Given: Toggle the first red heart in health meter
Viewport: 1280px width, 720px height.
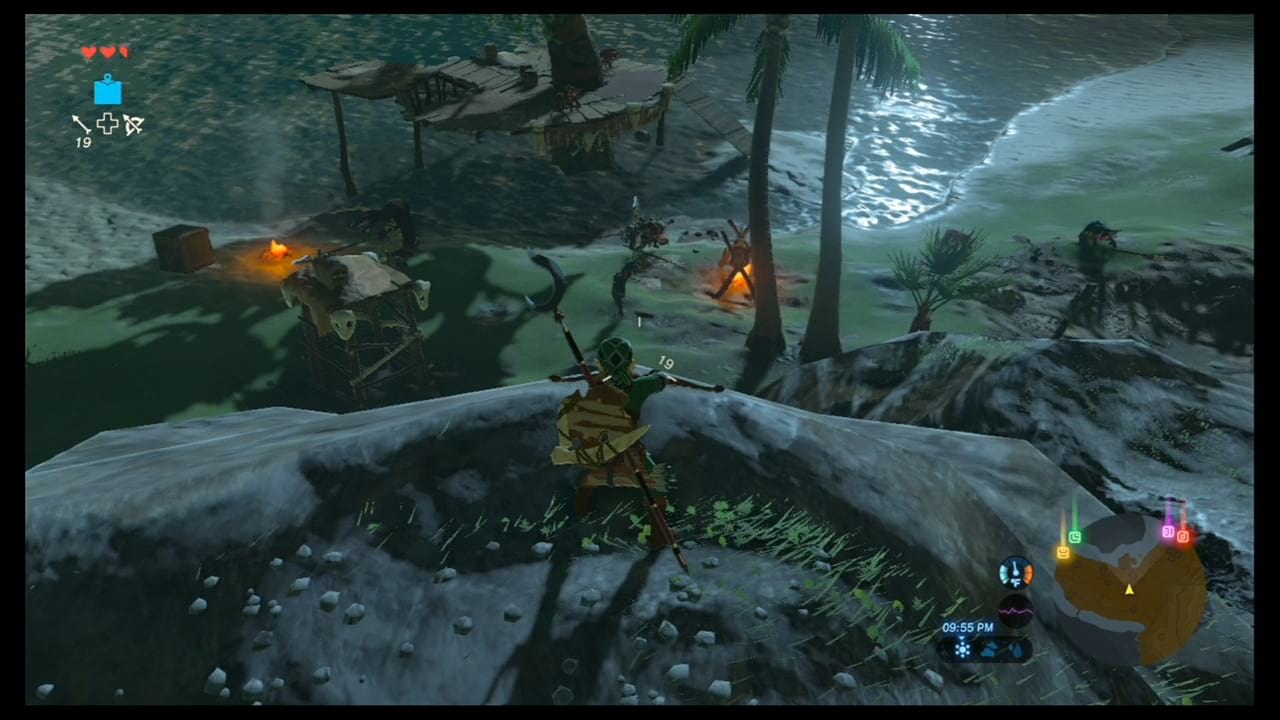Looking at the screenshot, I should (x=89, y=52).
